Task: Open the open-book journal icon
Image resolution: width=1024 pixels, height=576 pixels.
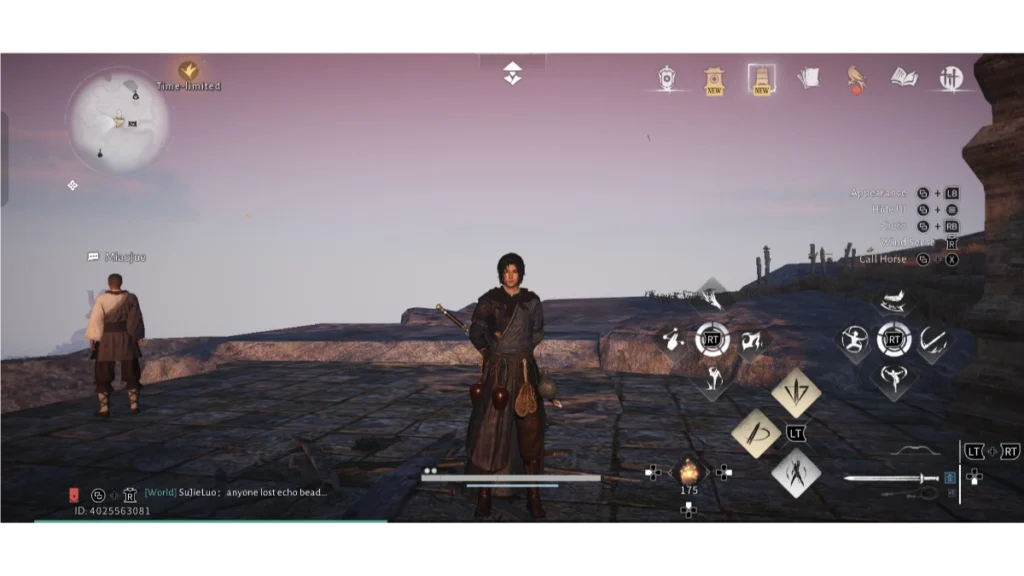Action: 904,77
